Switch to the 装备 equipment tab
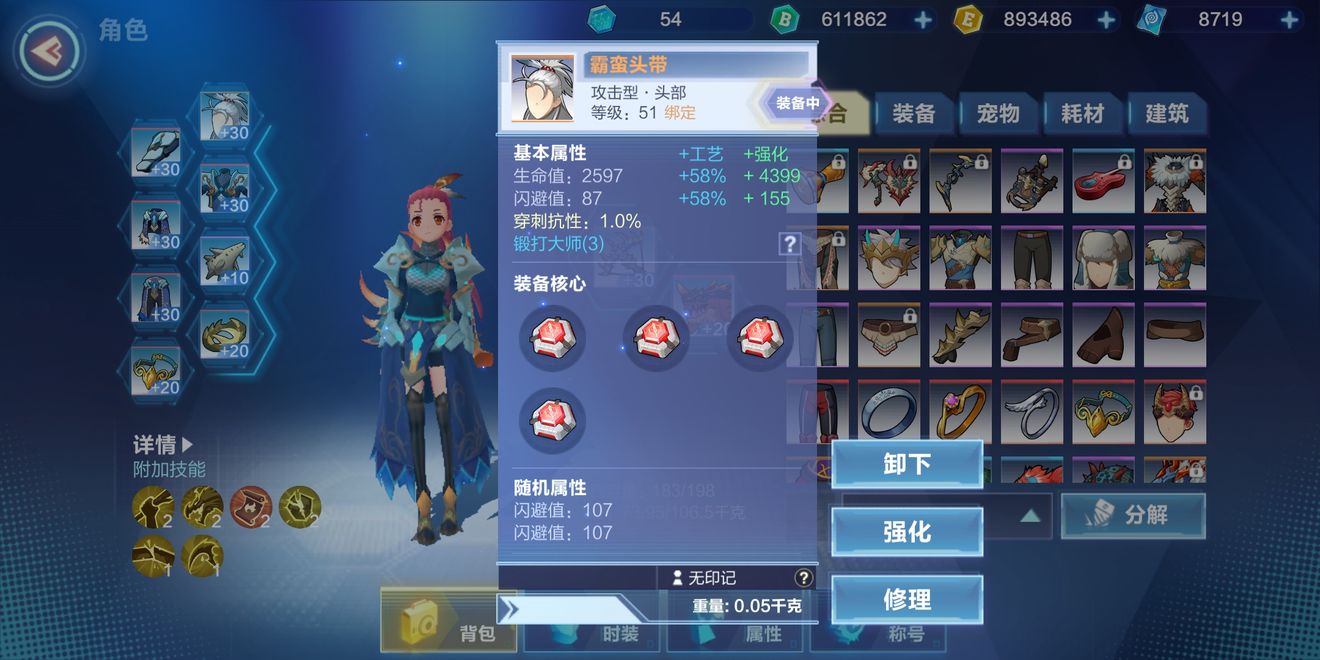This screenshot has height=660, width=1320. 913,114
